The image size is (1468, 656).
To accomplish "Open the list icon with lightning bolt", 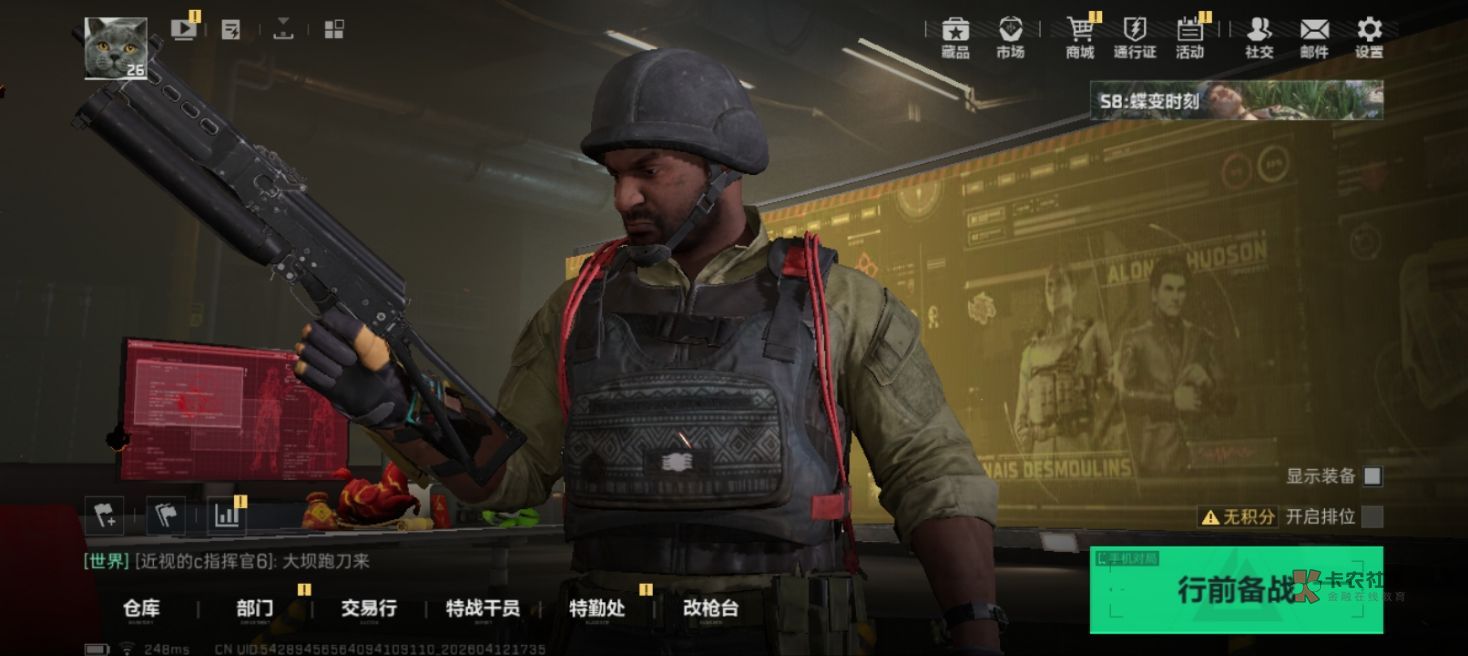I will pyautogui.click(x=231, y=30).
